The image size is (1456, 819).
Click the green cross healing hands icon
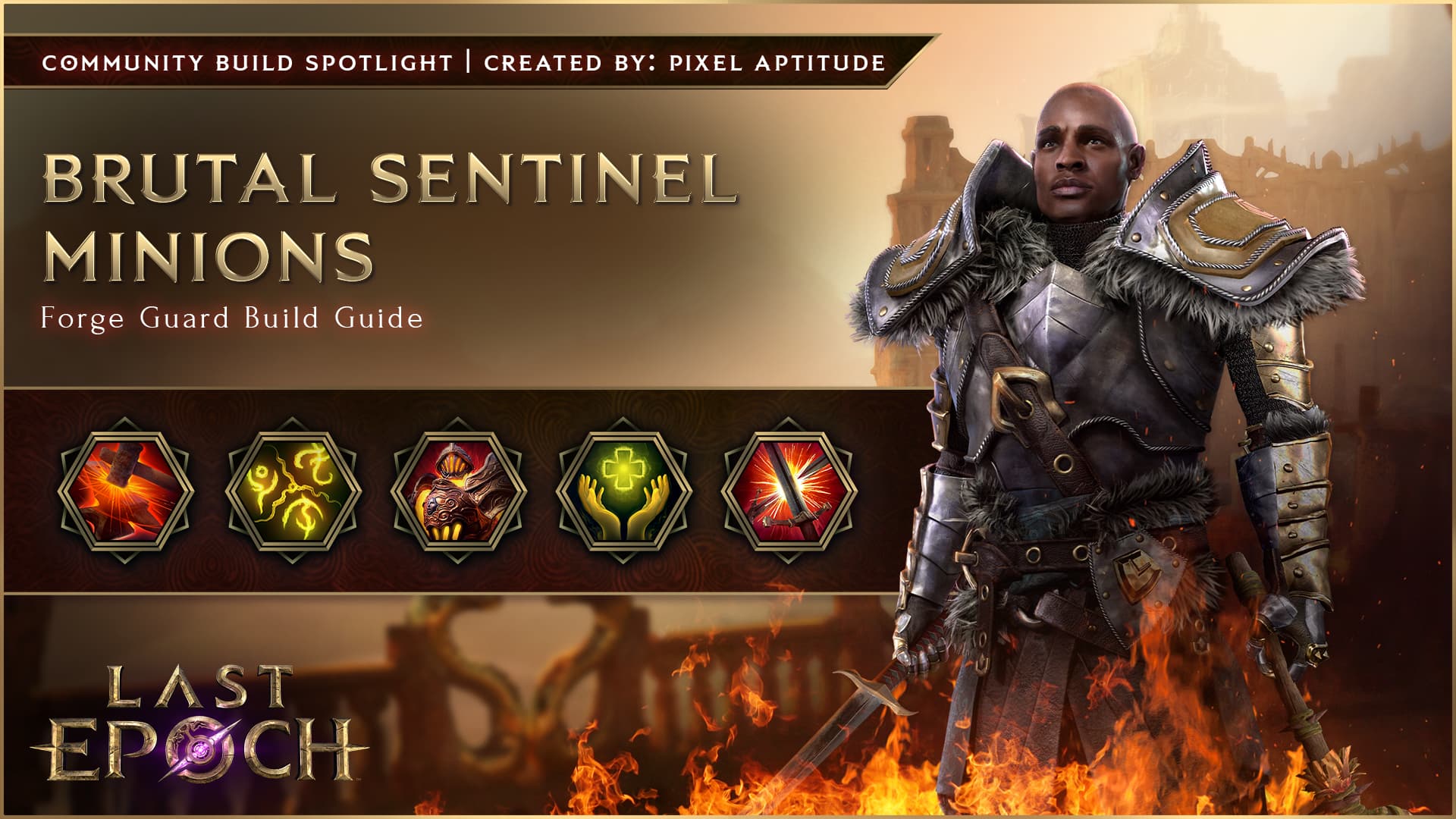click(x=623, y=491)
